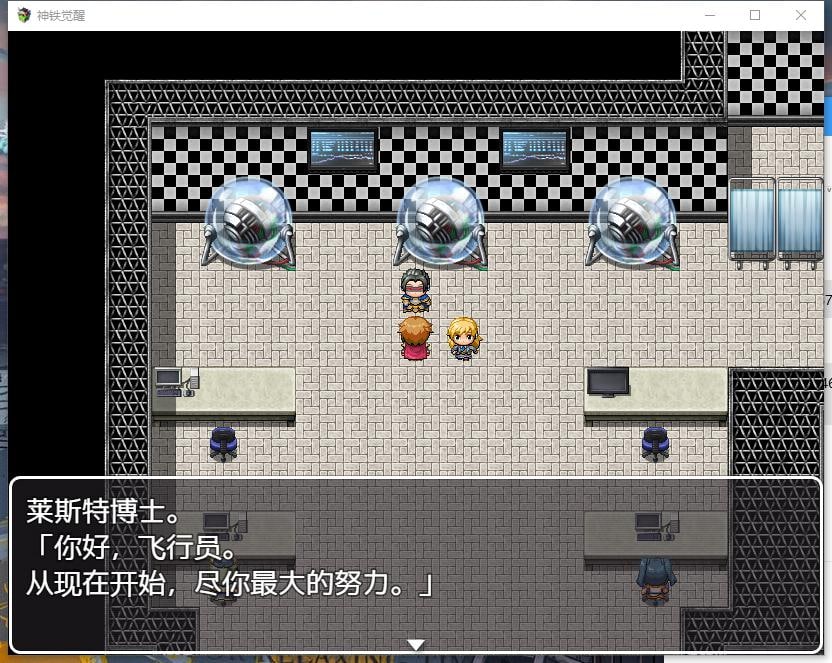This screenshot has width=832, height=663.
Task: Click Dr. Lester's dialogue message box
Action: pyautogui.click(x=415, y=564)
